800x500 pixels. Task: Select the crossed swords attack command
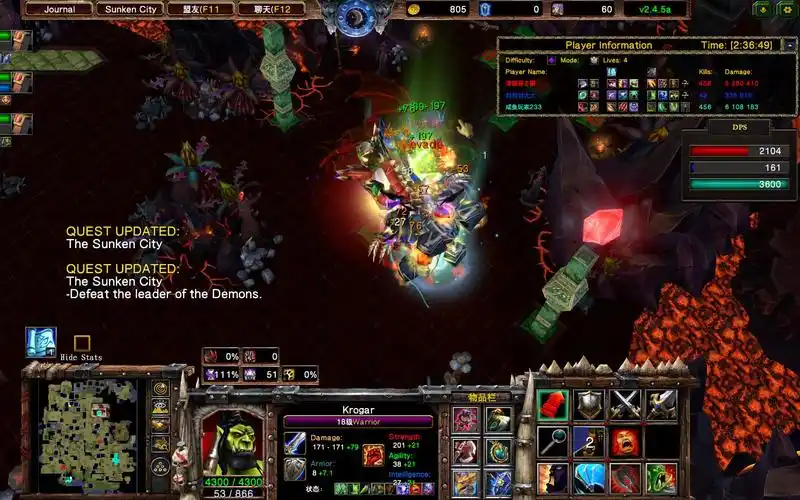626,403
